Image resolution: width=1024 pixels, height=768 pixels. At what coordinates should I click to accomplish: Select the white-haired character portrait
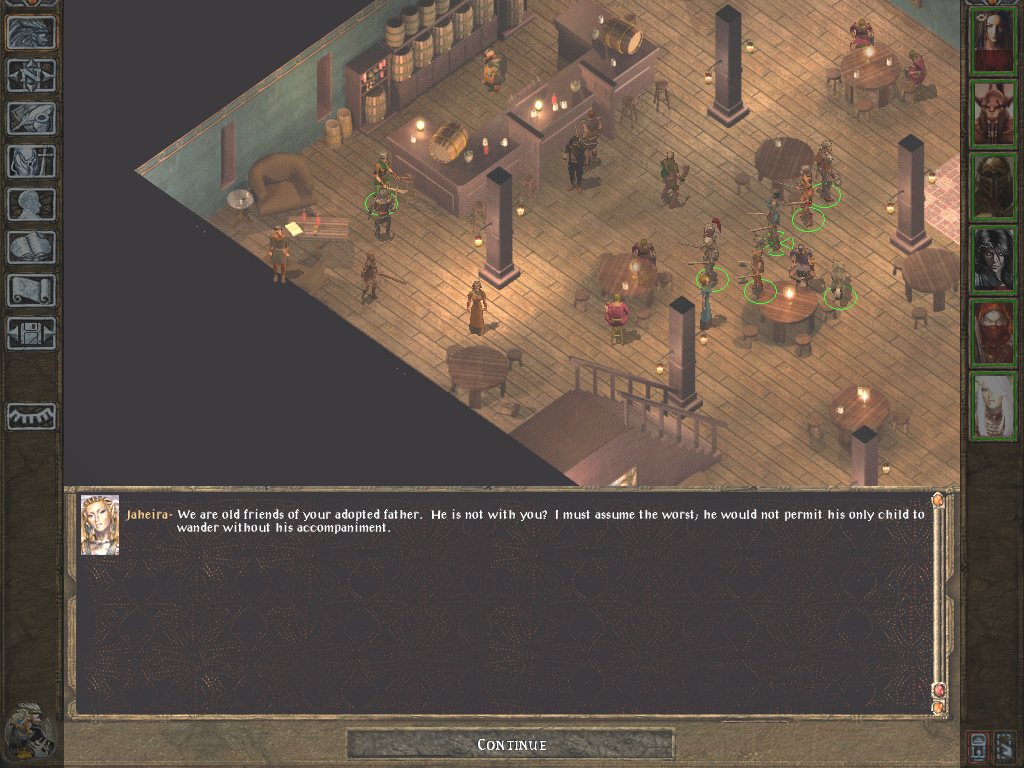(x=994, y=405)
